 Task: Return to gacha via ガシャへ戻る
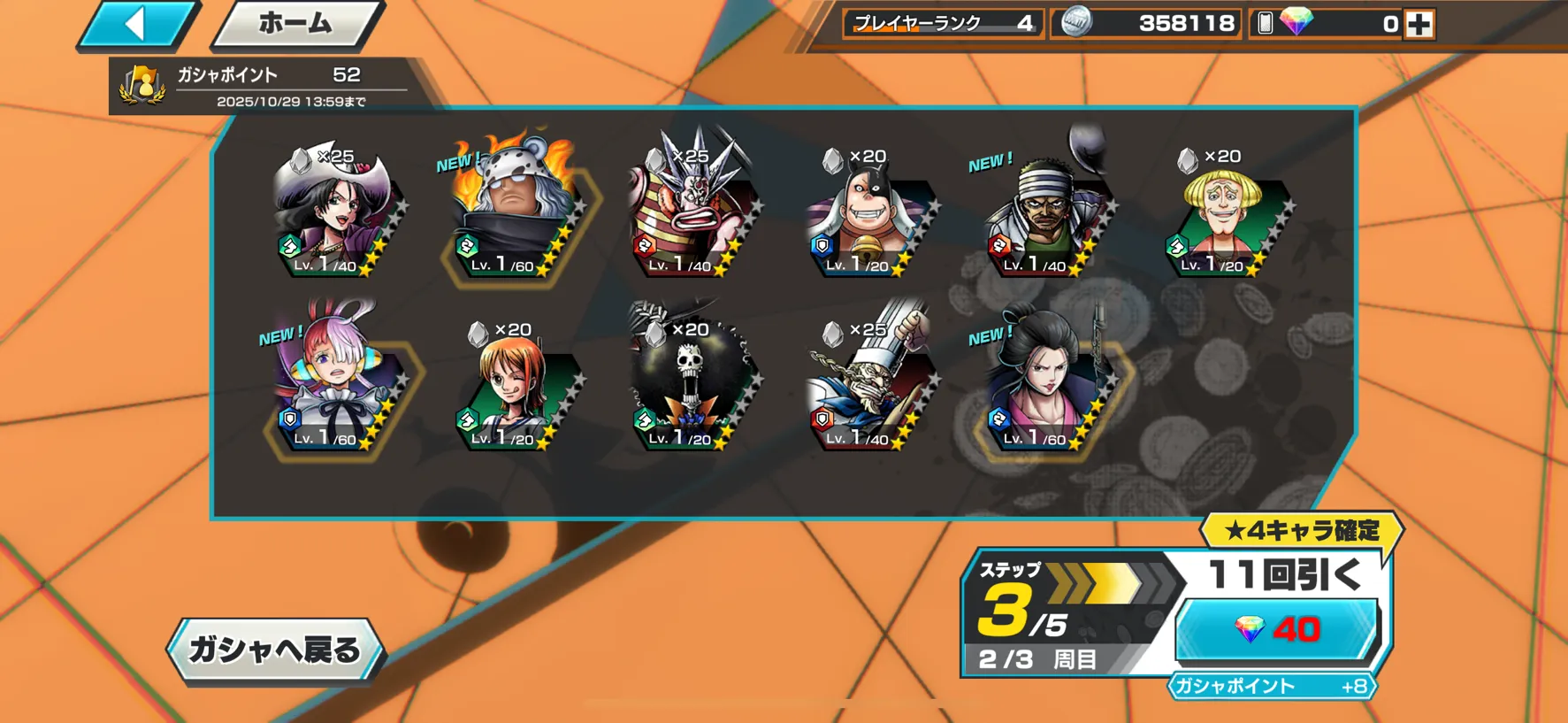[275, 650]
